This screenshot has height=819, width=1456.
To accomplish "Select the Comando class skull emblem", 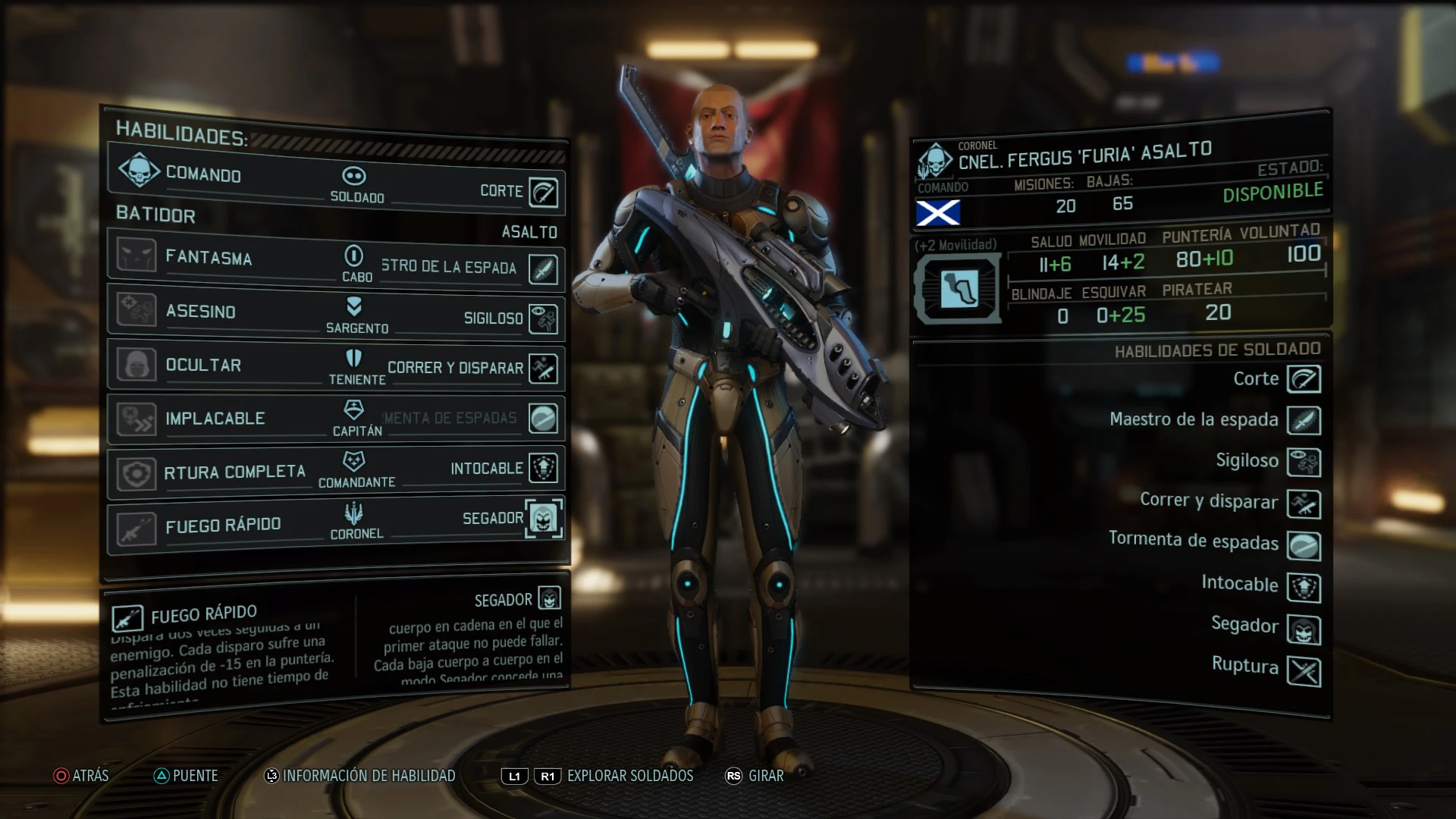I will pos(139,171).
